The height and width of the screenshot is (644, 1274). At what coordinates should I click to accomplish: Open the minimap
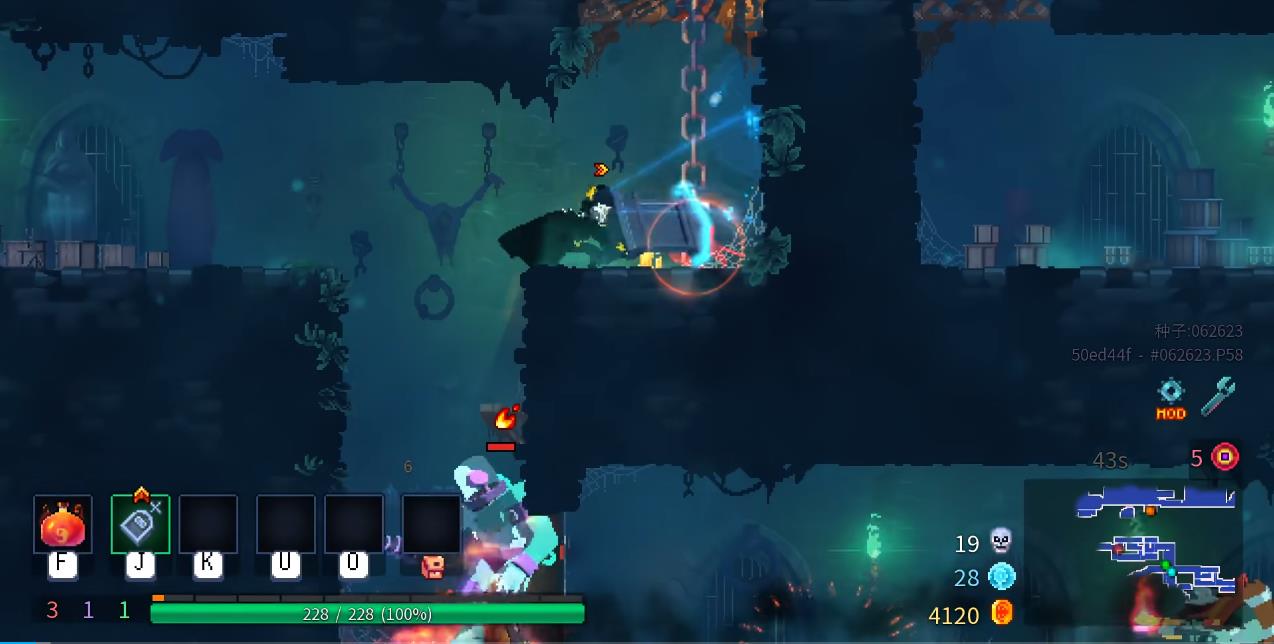coord(1133,552)
